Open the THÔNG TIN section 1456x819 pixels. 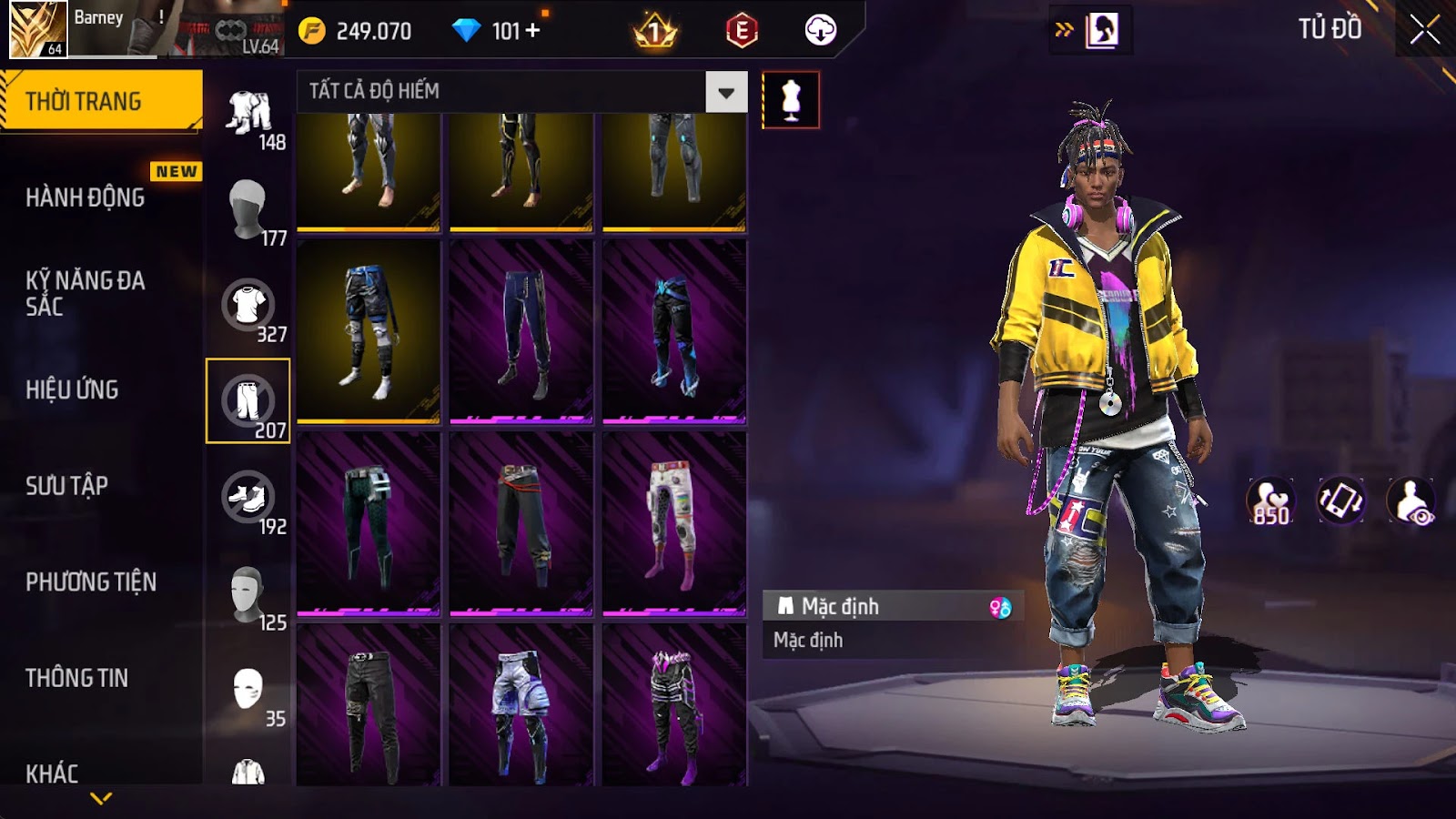click(x=77, y=678)
